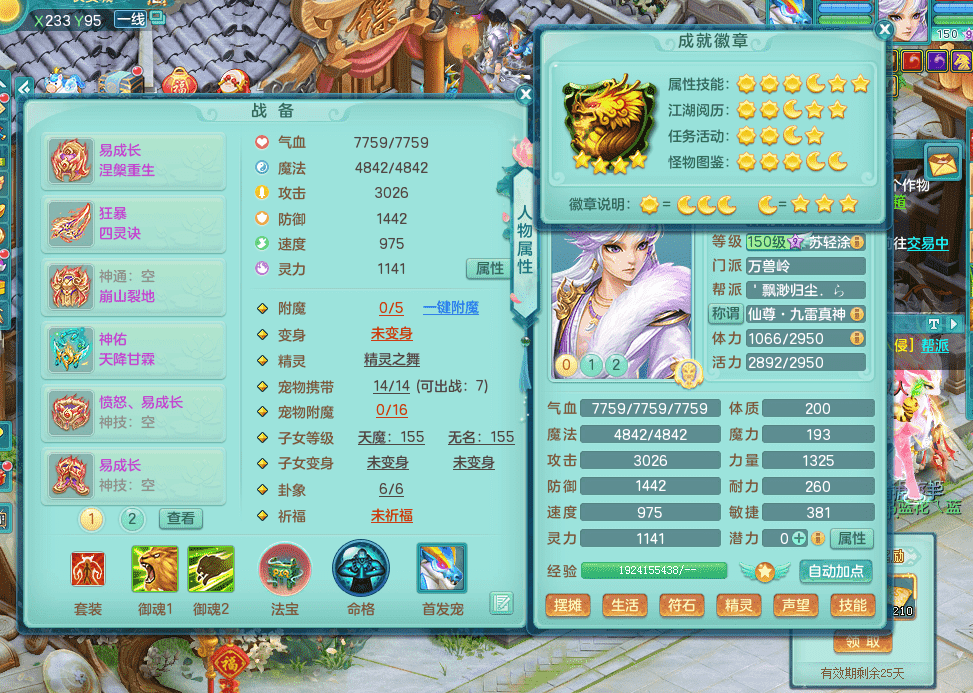Screen dimensions: 973x693
Task: Open the 声望 reputation button
Action: pyautogui.click(x=795, y=605)
